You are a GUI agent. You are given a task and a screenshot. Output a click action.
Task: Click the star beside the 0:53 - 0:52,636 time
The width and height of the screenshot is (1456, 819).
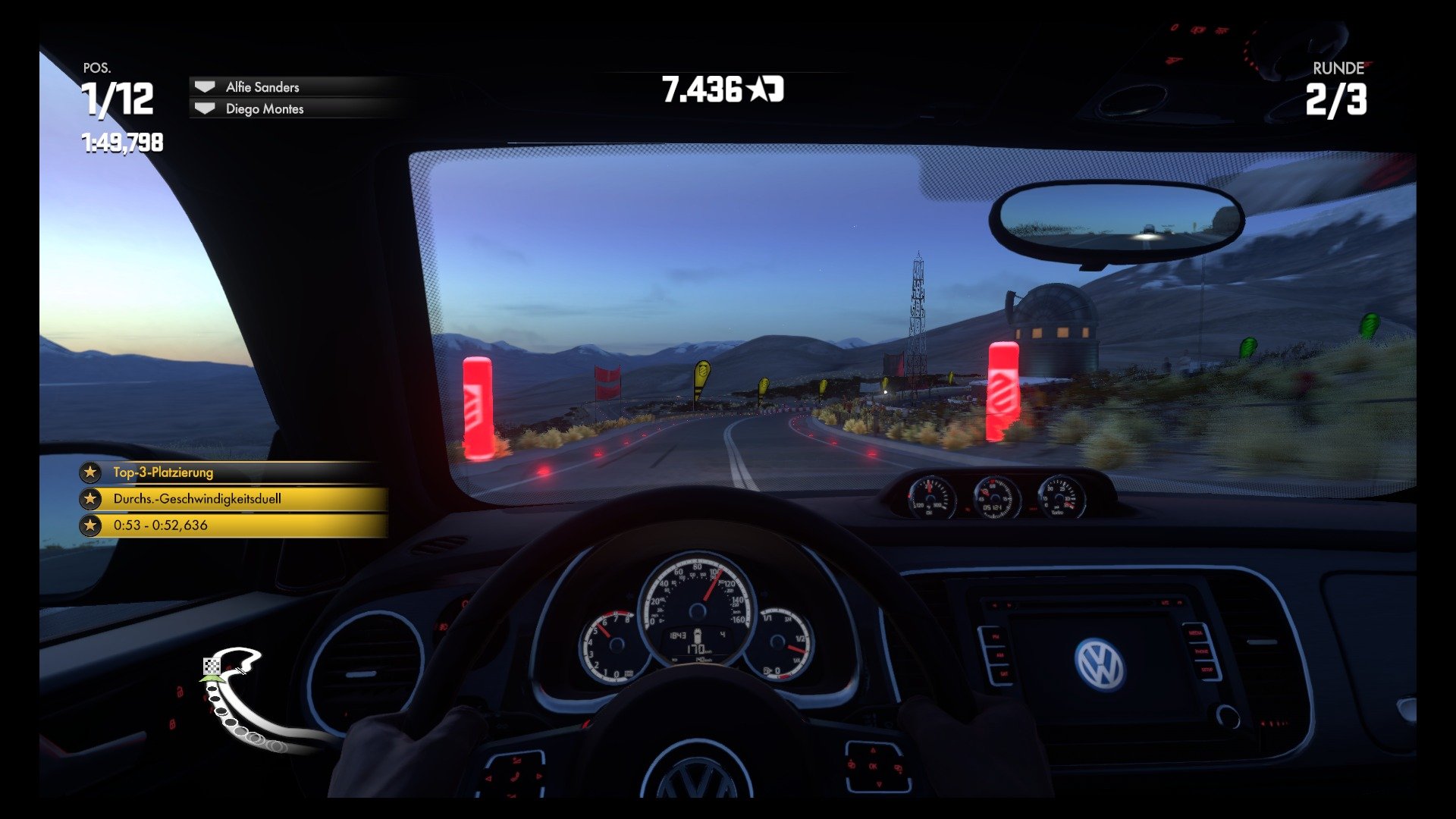tap(91, 526)
